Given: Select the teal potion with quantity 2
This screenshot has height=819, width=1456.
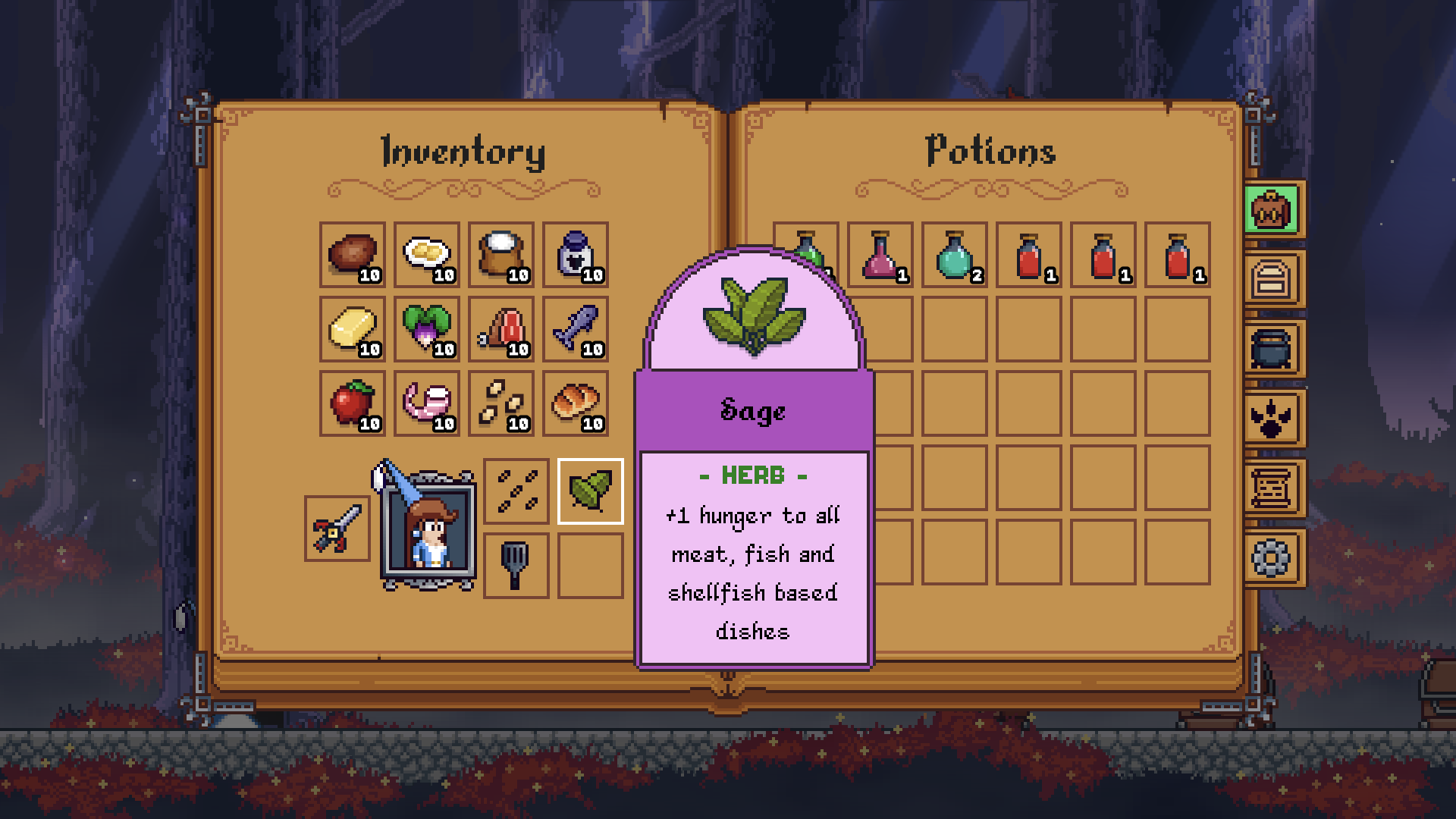Looking at the screenshot, I should pos(955,256).
